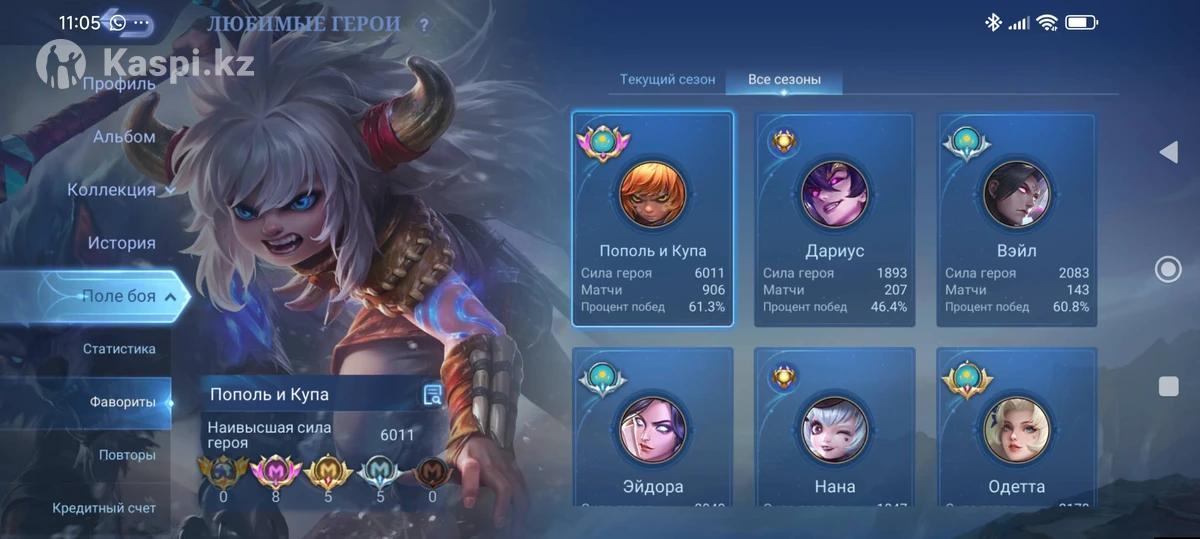Expand the Коллекция menu
The height and width of the screenshot is (539, 1200).
pyautogui.click(x=120, y=190)
